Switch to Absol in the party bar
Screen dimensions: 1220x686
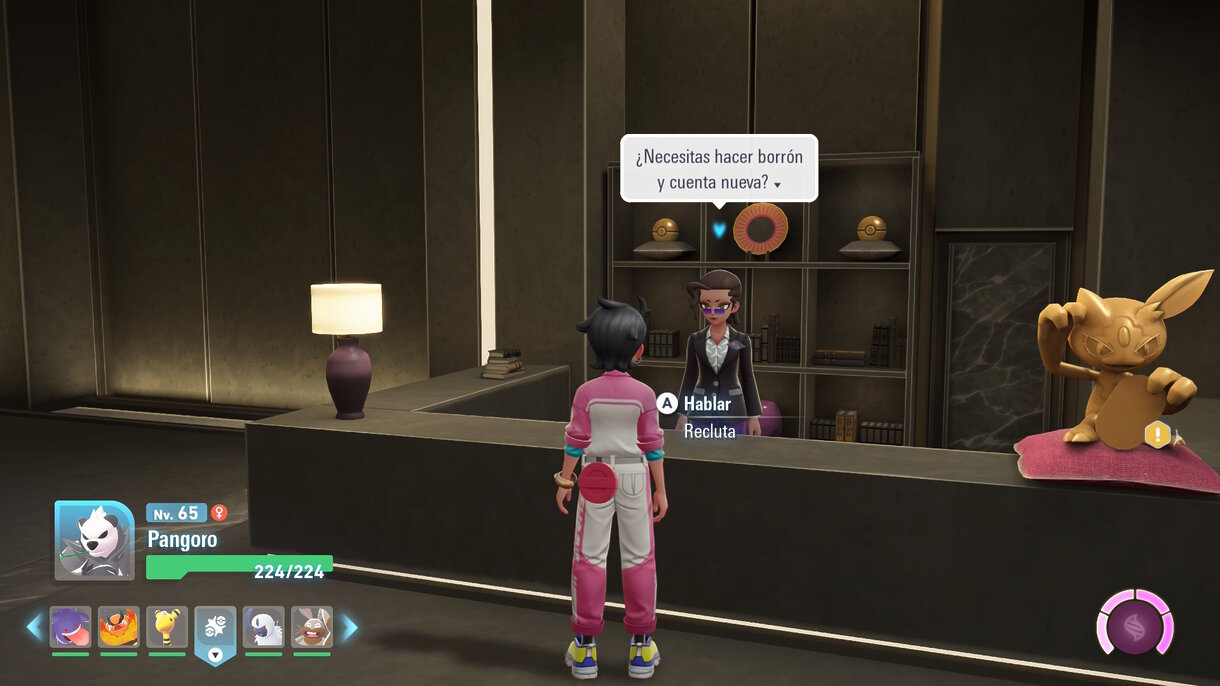pos(264,627)
